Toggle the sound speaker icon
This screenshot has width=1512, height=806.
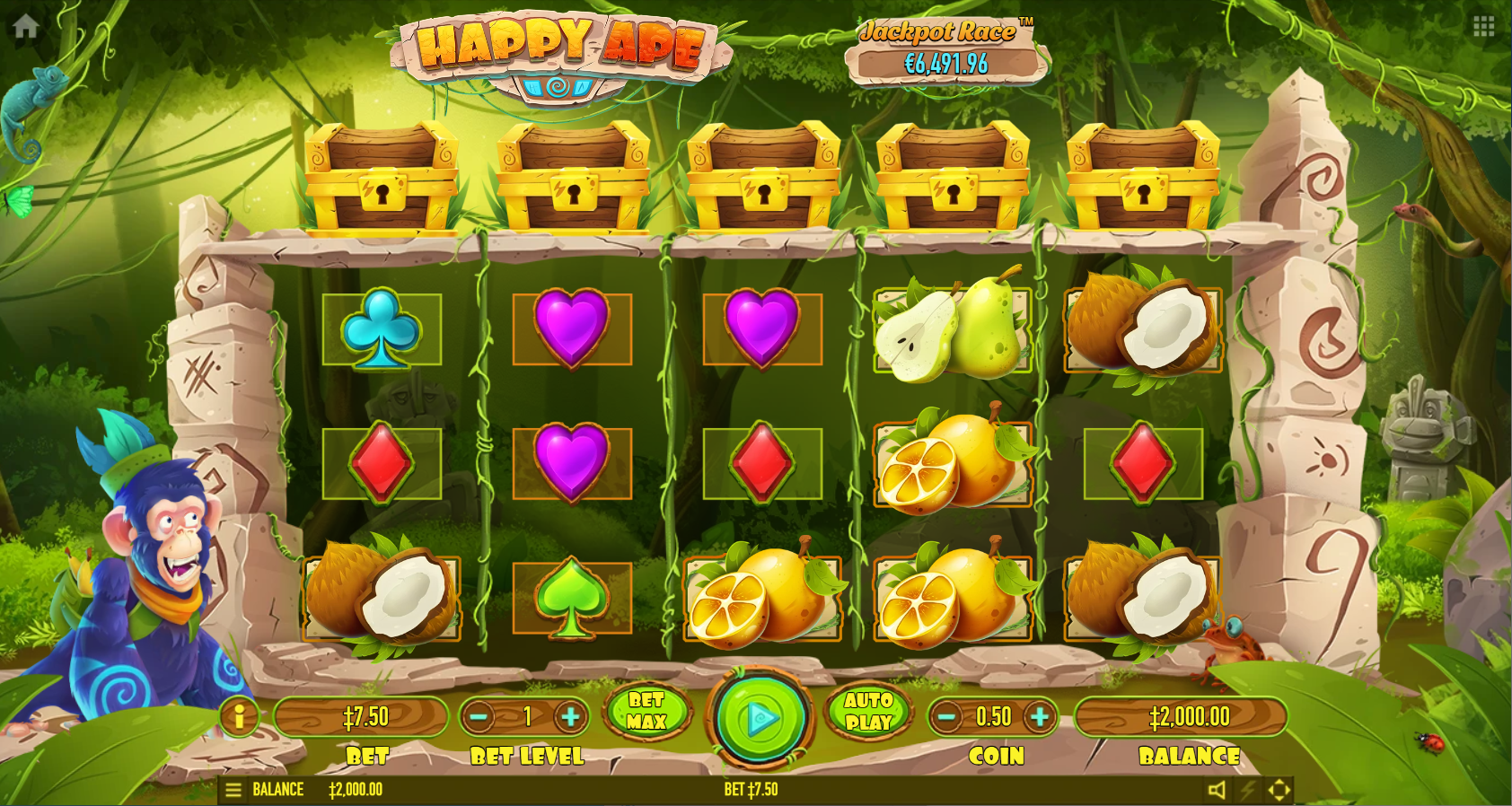[1217, 790]
